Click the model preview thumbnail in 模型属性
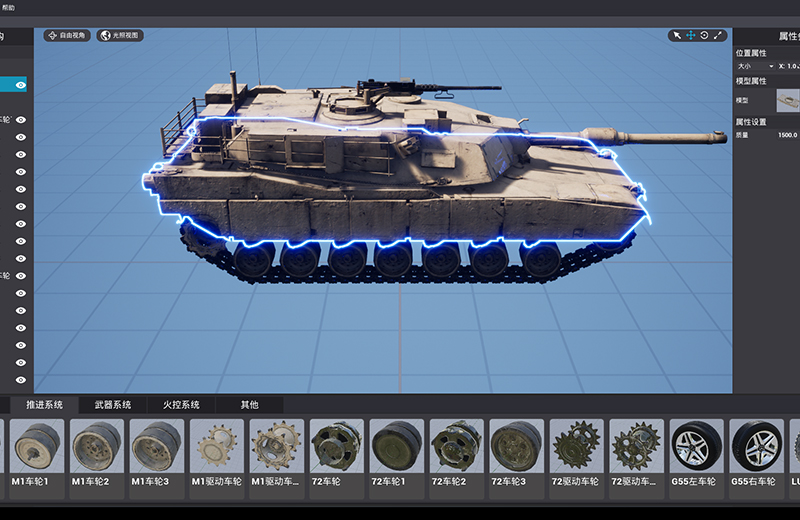Image resolution: width=800 pixels, height=520 pixels. click(x=788, y=100)
